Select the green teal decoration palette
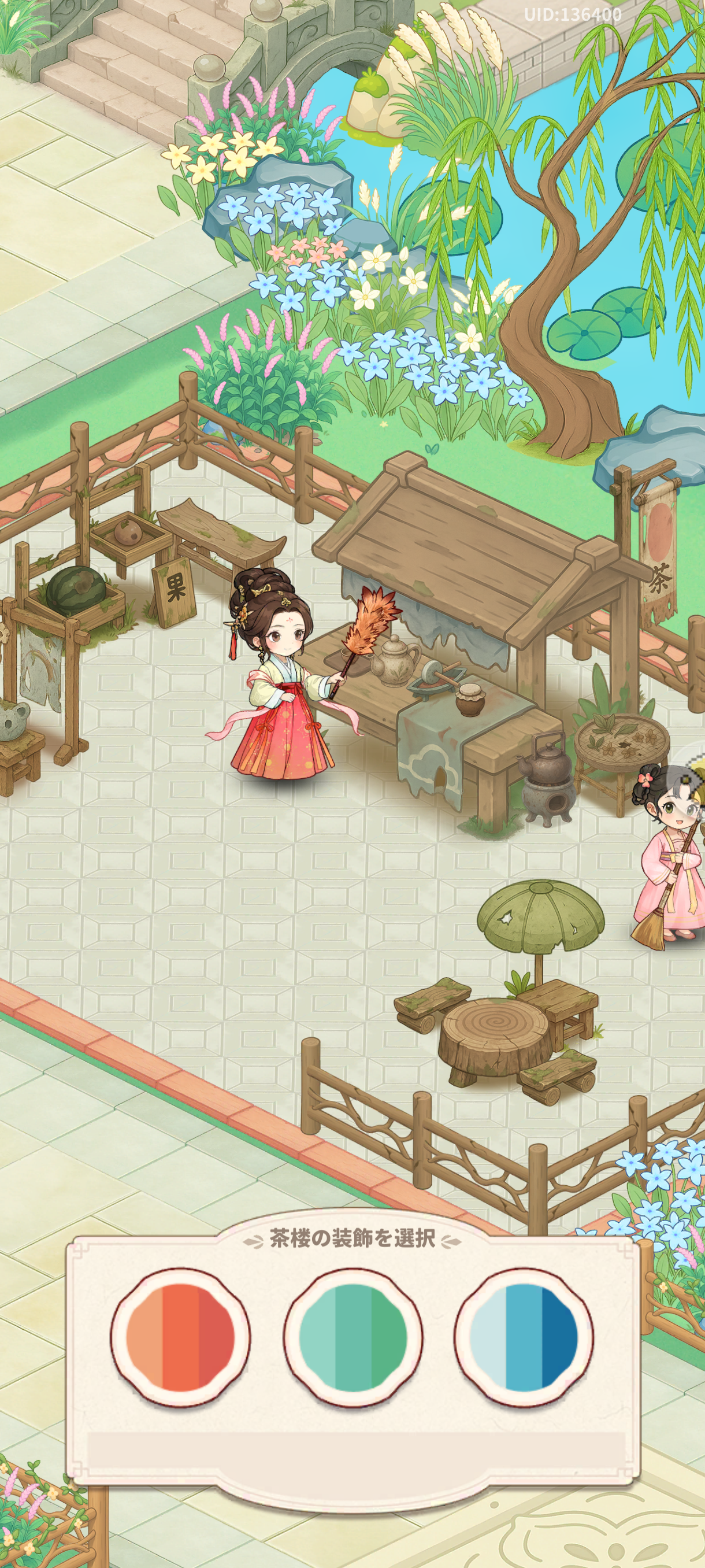 coord(353,1337)
